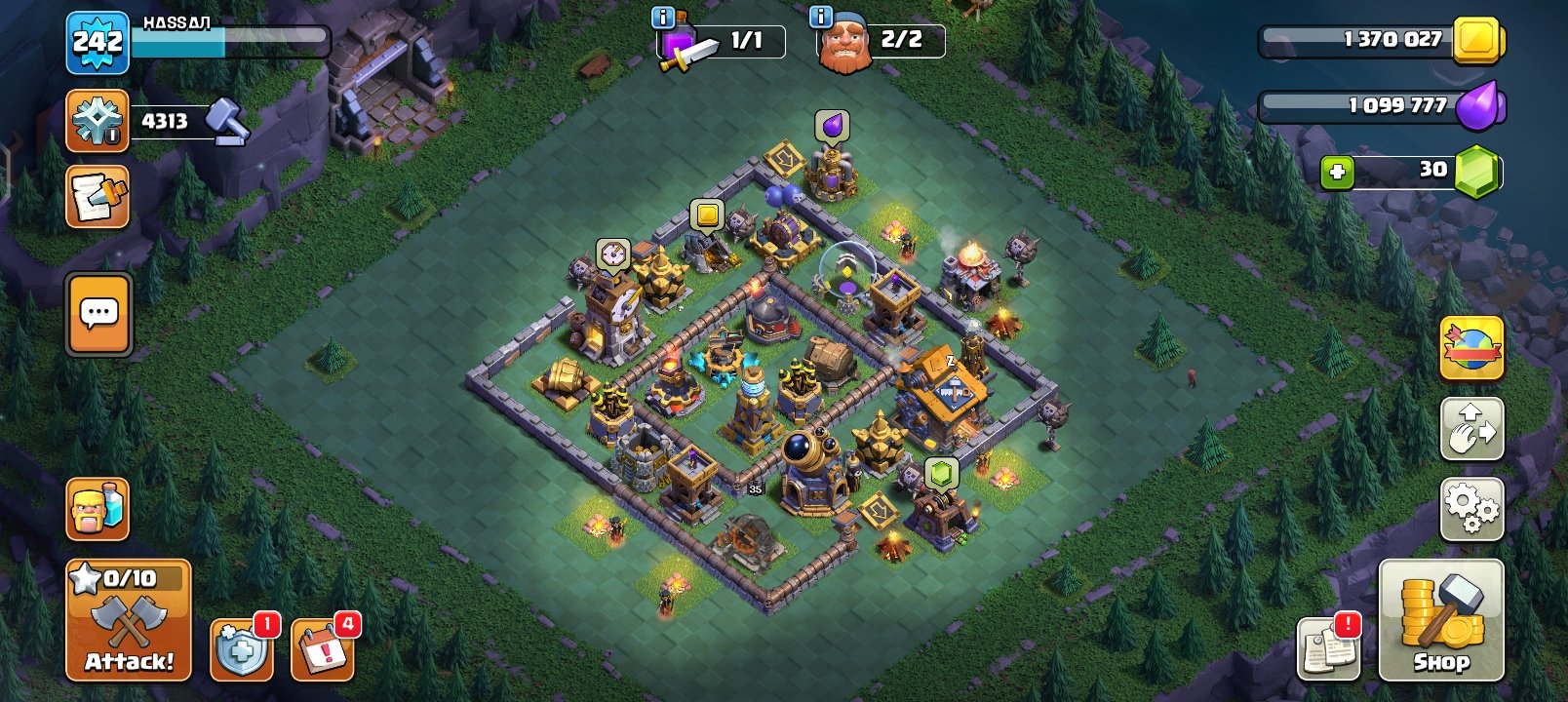Open the chat panel icon
Screen dimensions: 1568x702
[x=97, y=315]
